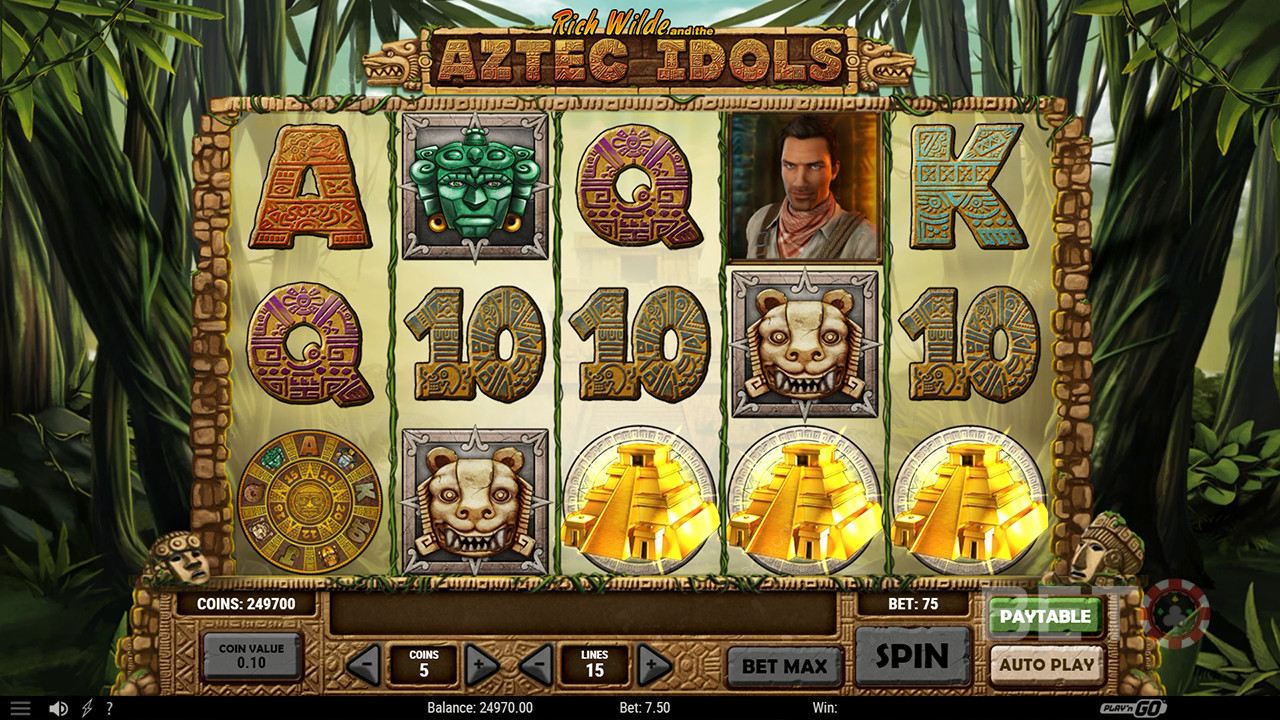Viewport: 1280px width, 720px height.
Task: Increase the number of coins
Action: [481, 664]
